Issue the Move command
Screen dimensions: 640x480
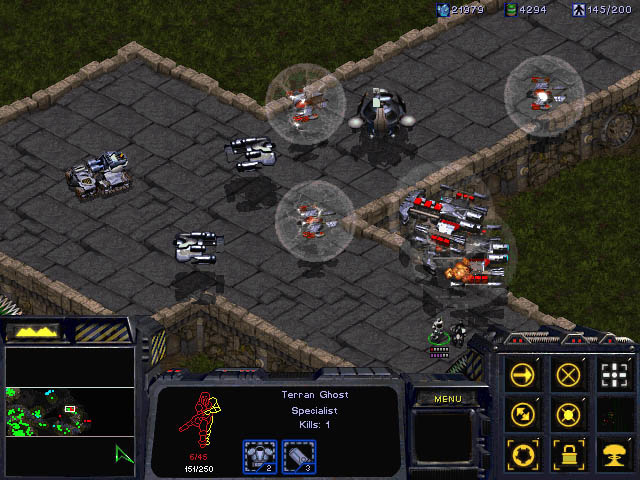click(524, 375)
